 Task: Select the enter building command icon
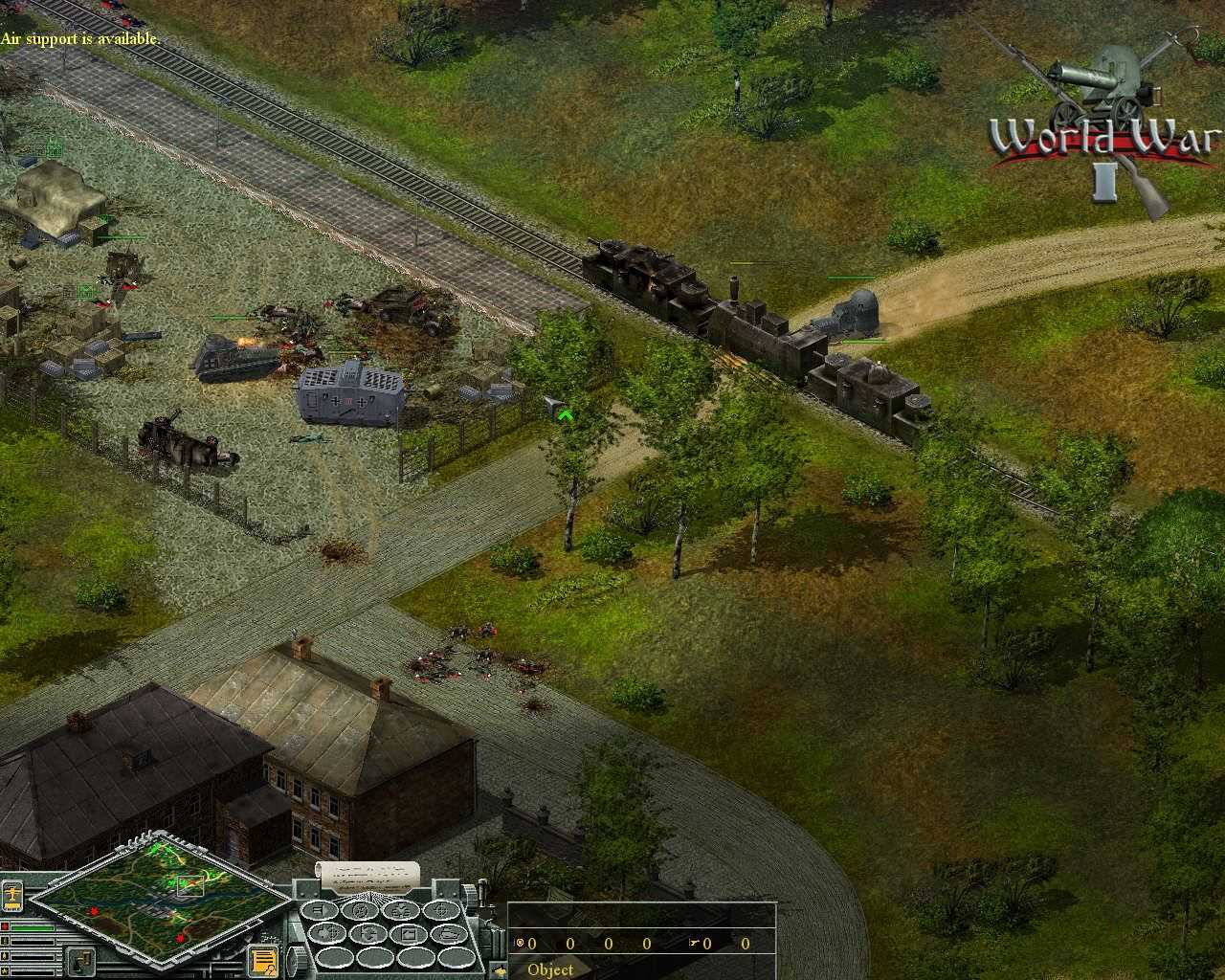click(411, 934)
